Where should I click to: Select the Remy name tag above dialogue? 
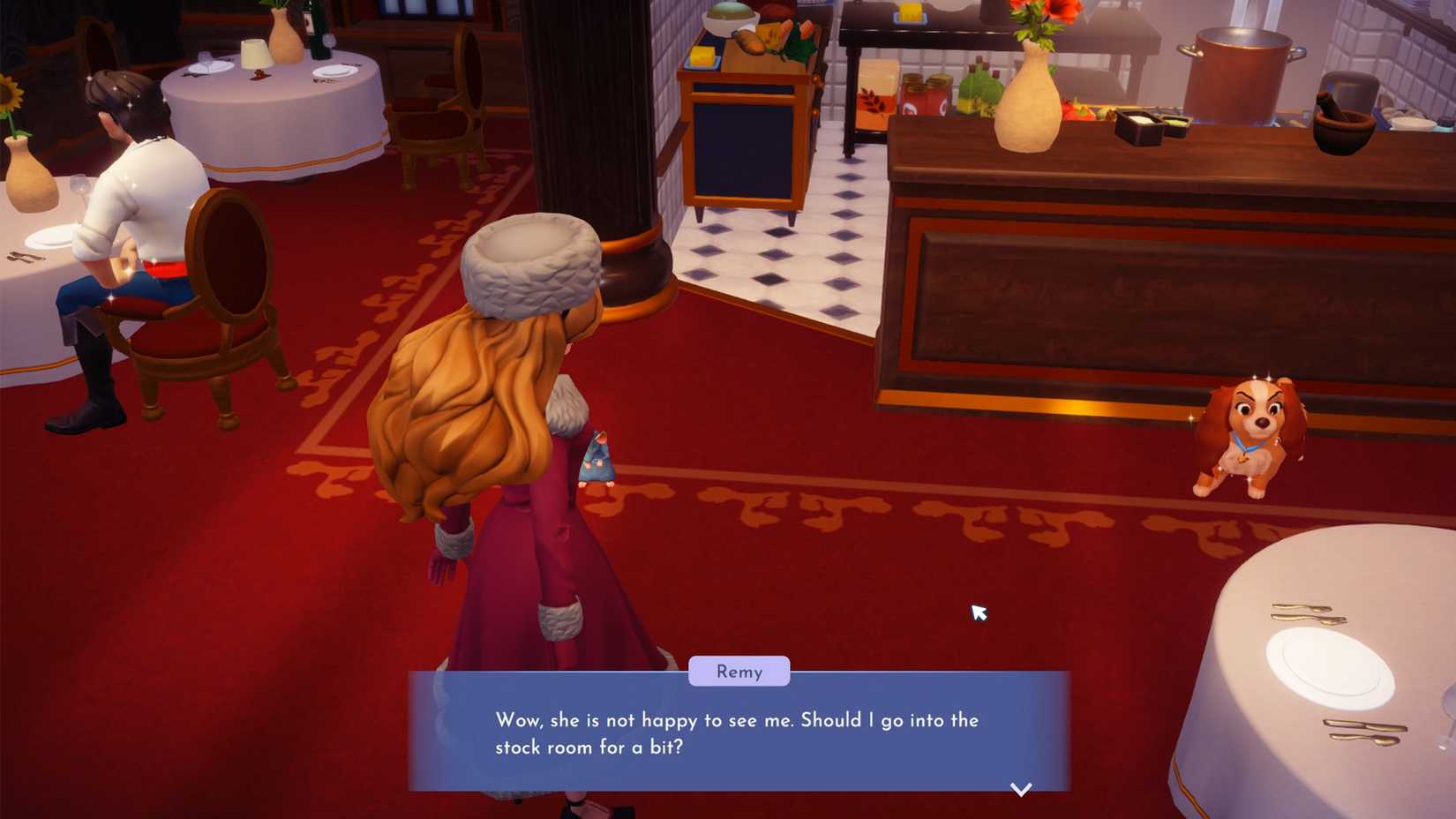739,672
